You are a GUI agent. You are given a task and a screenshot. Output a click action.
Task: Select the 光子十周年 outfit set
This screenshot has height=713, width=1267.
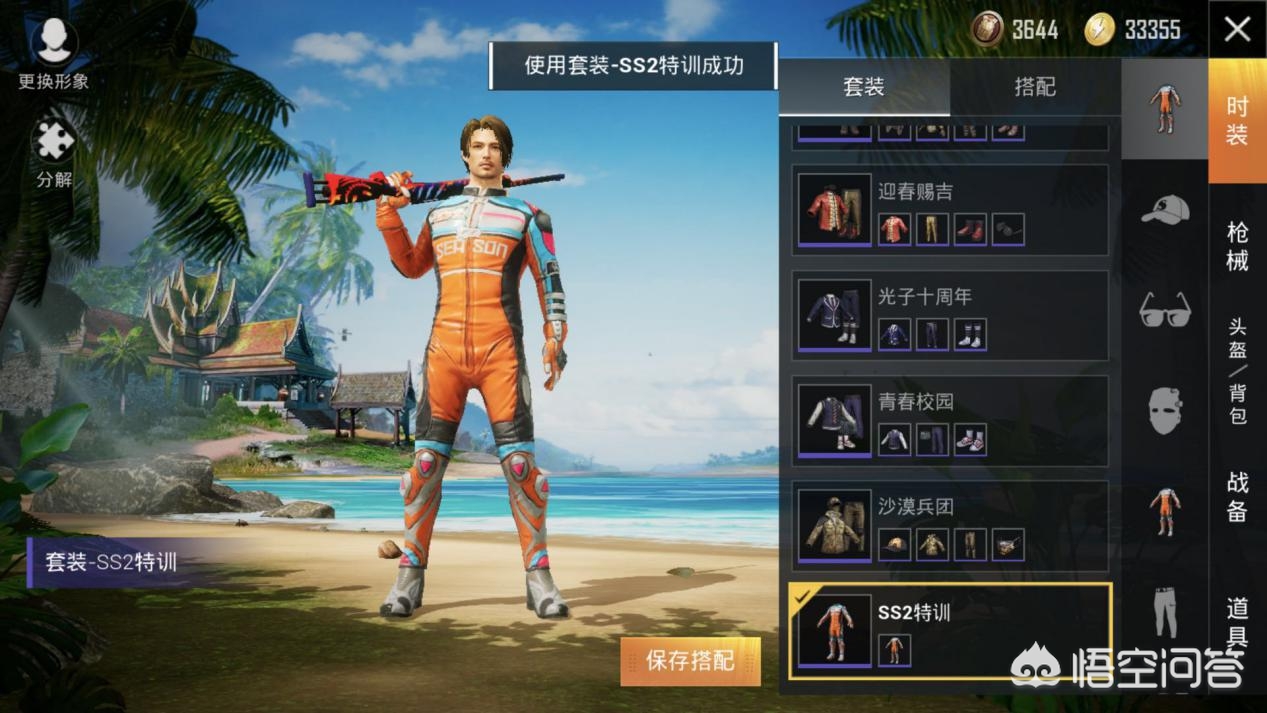pos(950,316)
